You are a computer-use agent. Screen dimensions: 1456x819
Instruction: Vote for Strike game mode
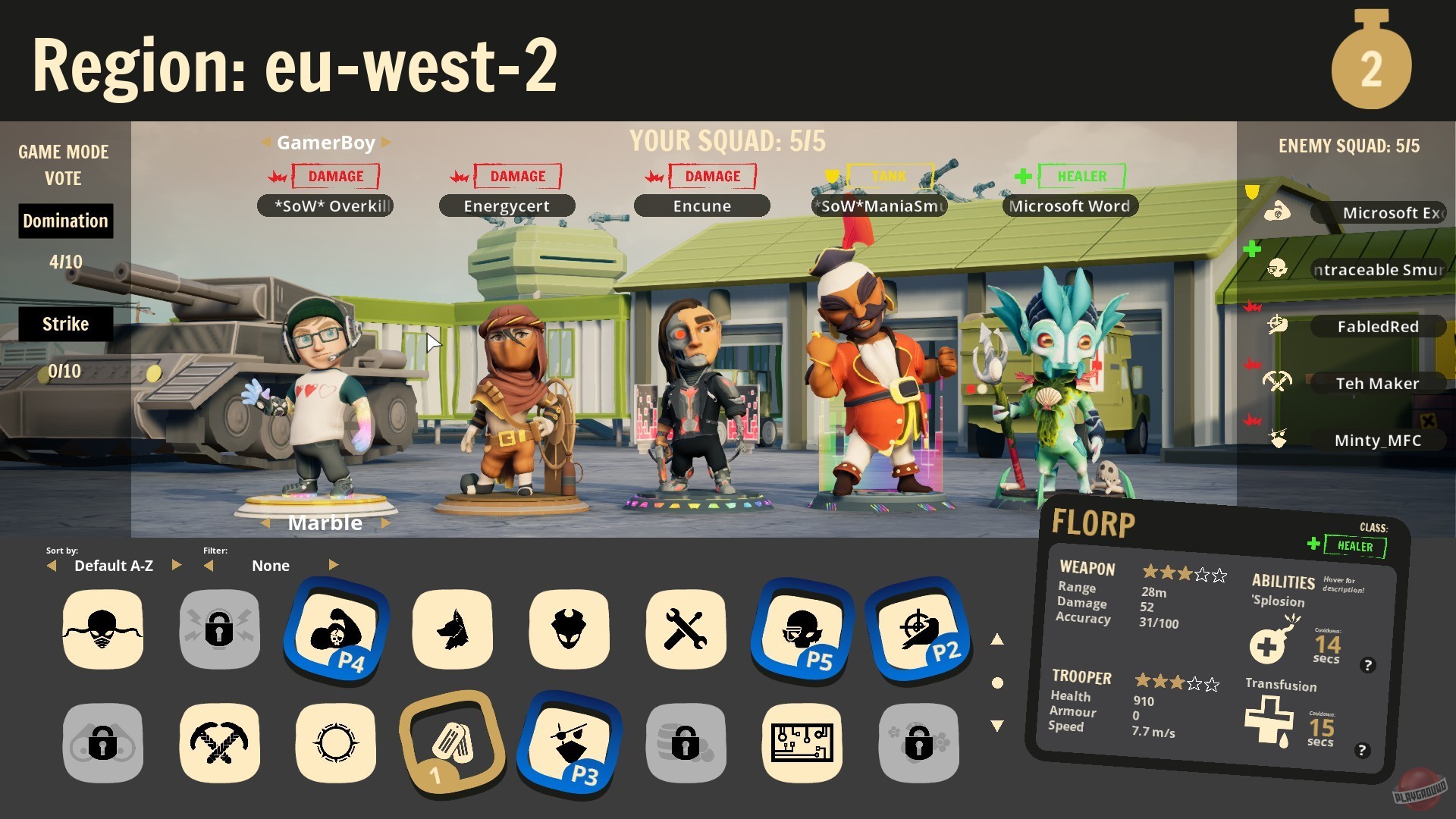65,324
